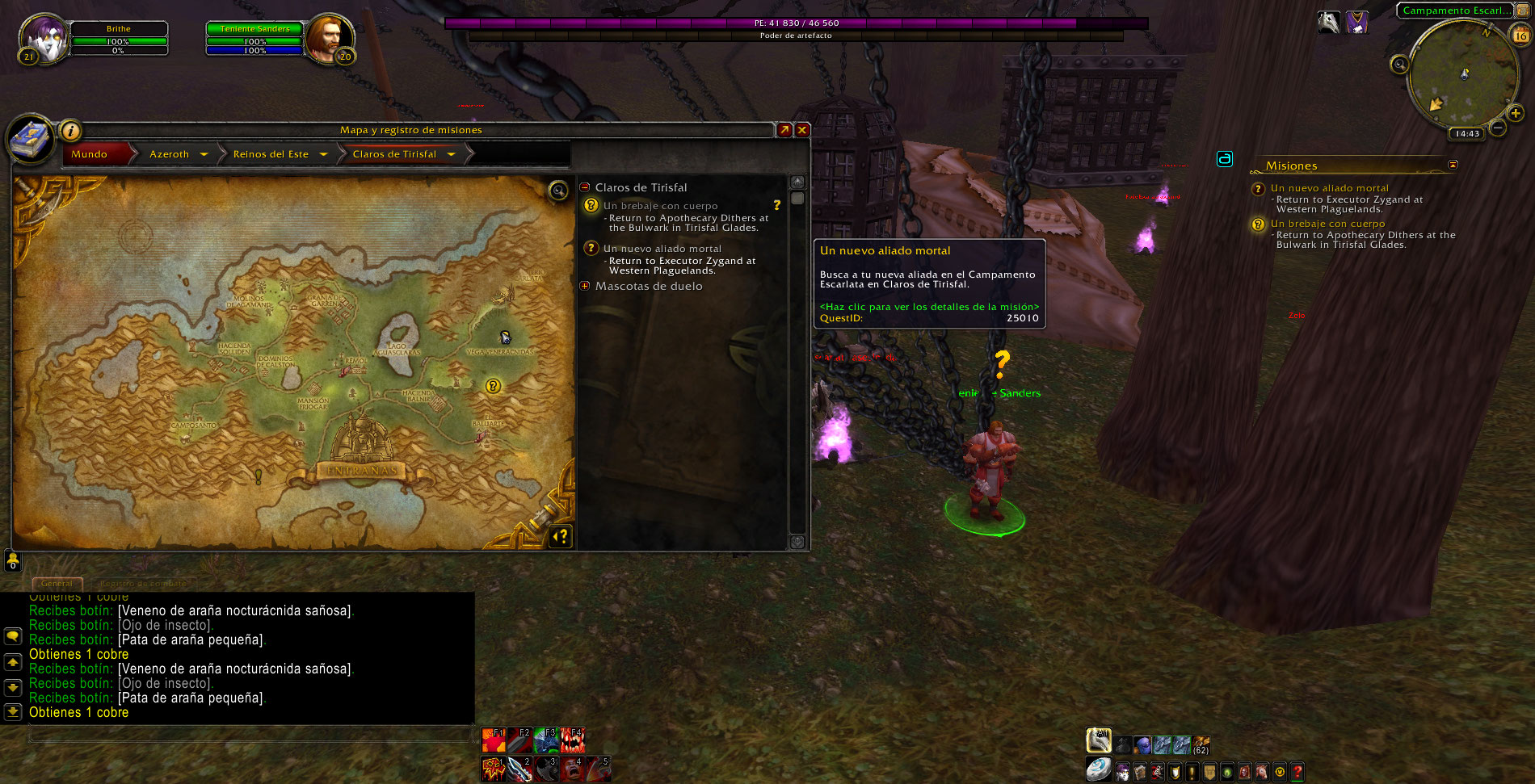1535x784 pixels.
Task: Expand the Mascotas de duelo category
Action: click(x=585, y=286)
